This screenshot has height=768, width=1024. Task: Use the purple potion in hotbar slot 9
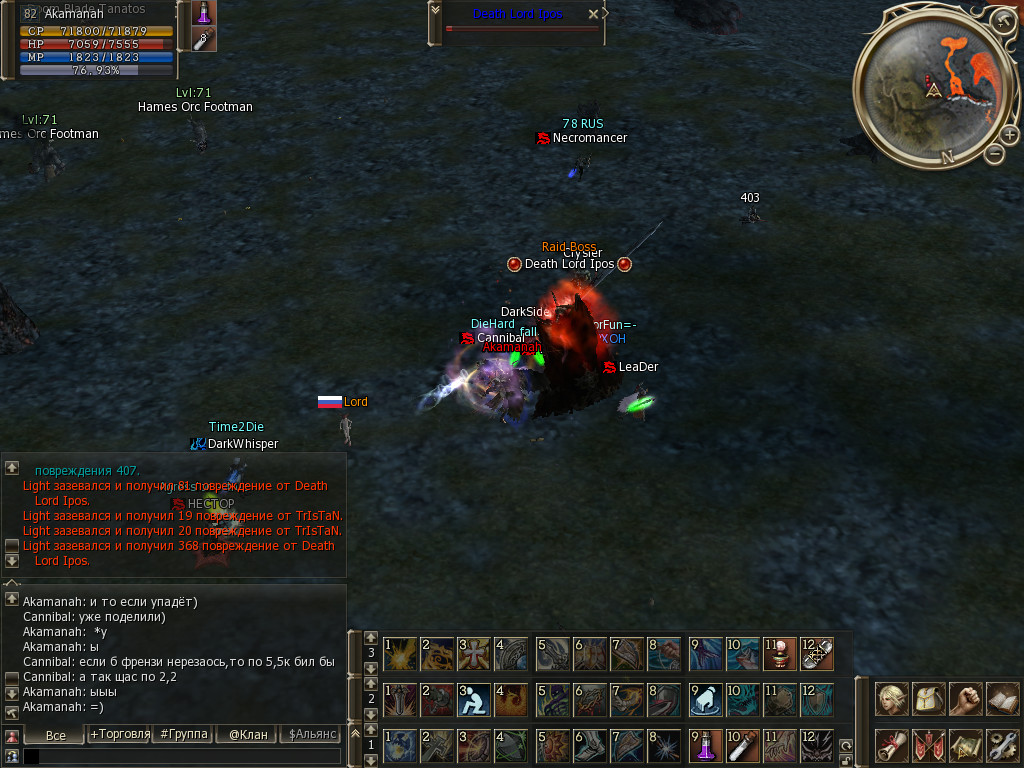tap(707, 745)
